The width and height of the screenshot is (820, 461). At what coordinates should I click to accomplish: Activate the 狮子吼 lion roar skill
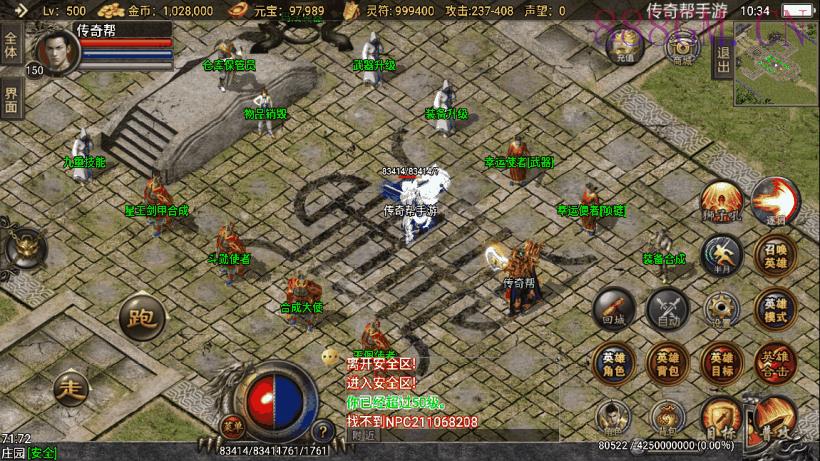point(720,201)
